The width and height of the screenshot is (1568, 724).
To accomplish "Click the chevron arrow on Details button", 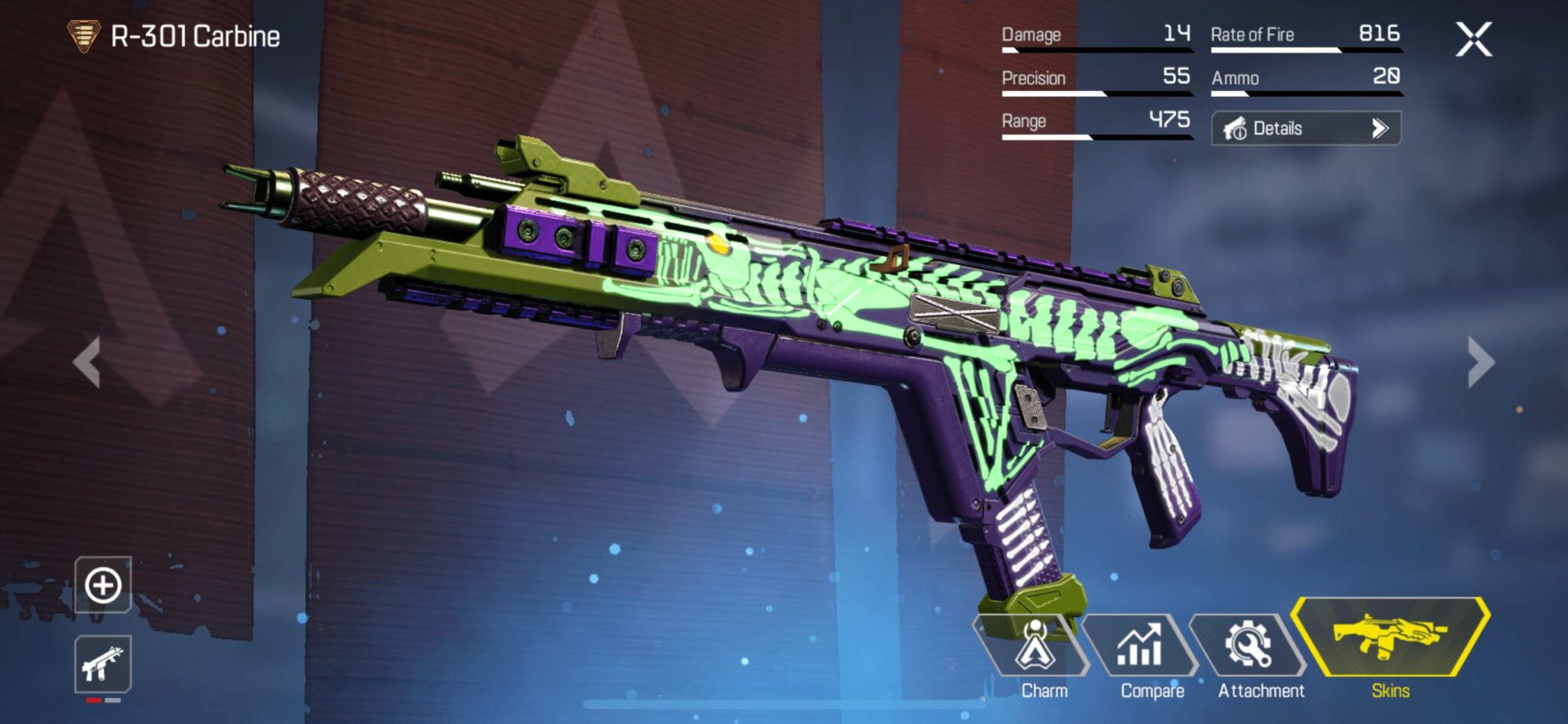I will click(x=1383, y=128).
